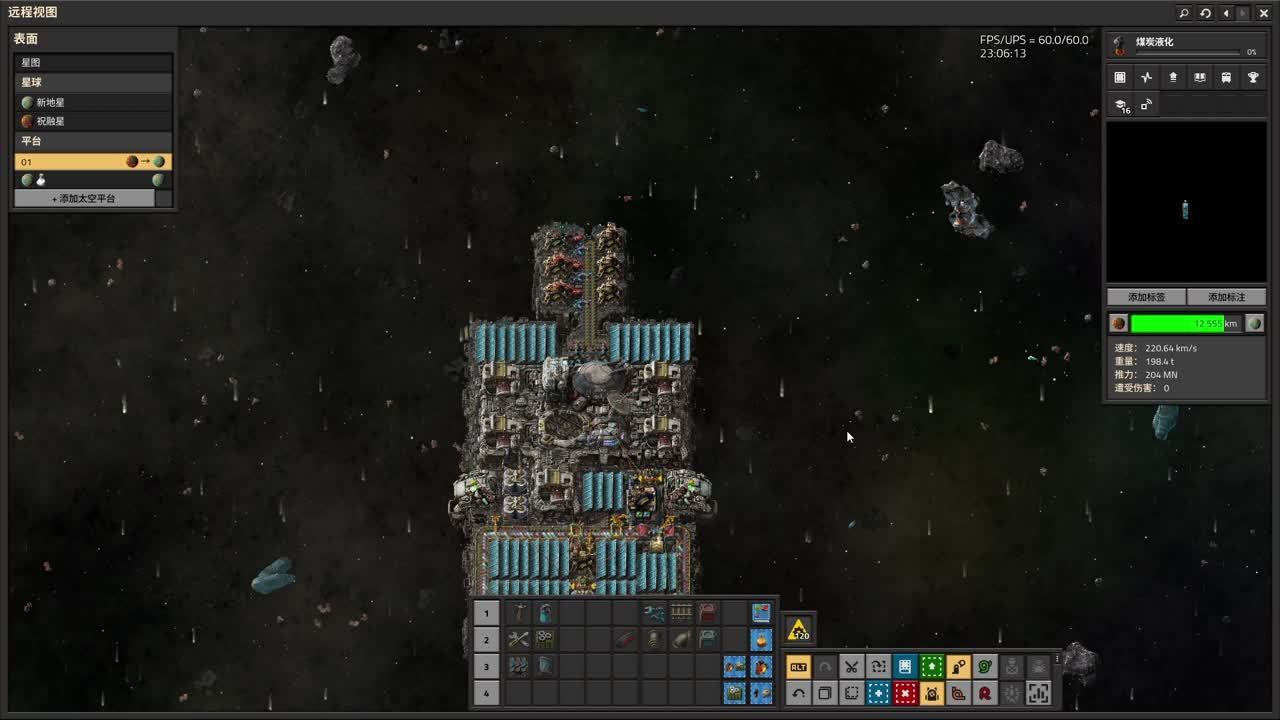The image size is (1280, 720).
Task: Open the 星图 star map entry
Action: [92, 62]
